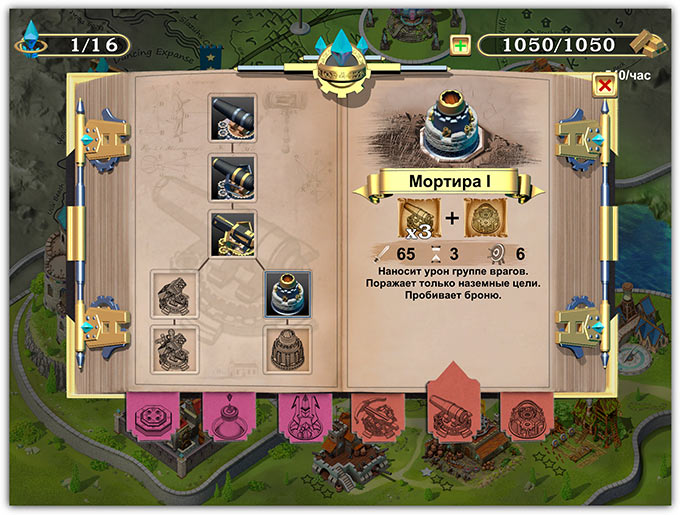Viewport: 680px width, 515px height.
Task: Select the locked dome tower sketch node
Action: click(x=288, y=346)
